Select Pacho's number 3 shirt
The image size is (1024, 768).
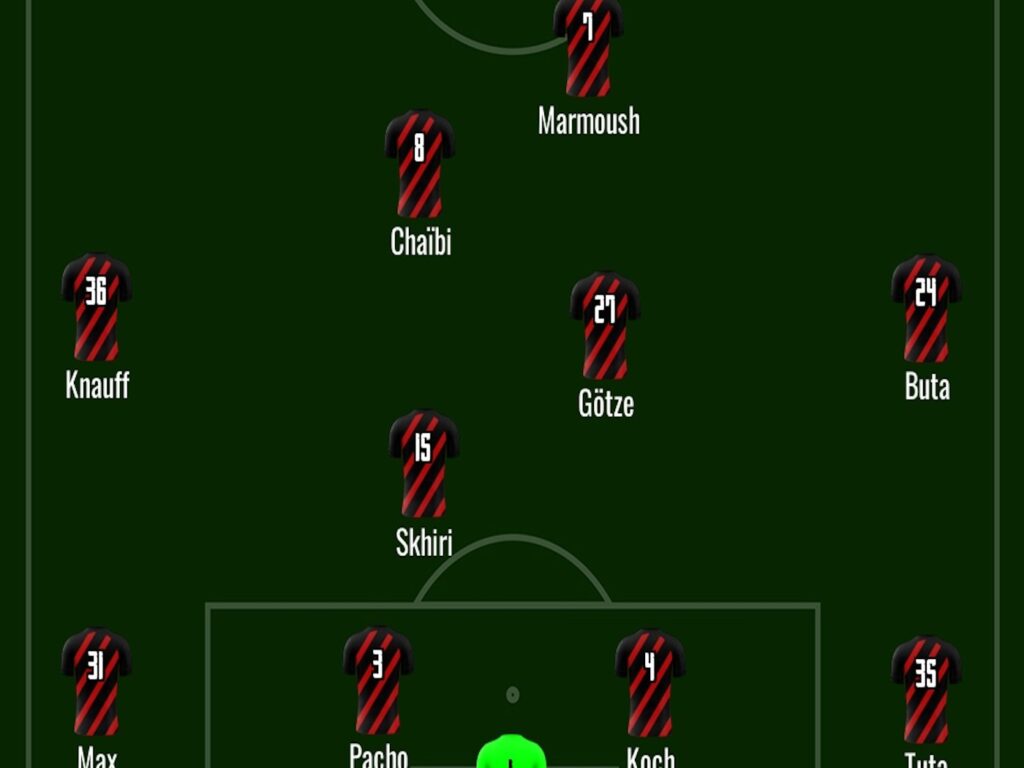378,681
